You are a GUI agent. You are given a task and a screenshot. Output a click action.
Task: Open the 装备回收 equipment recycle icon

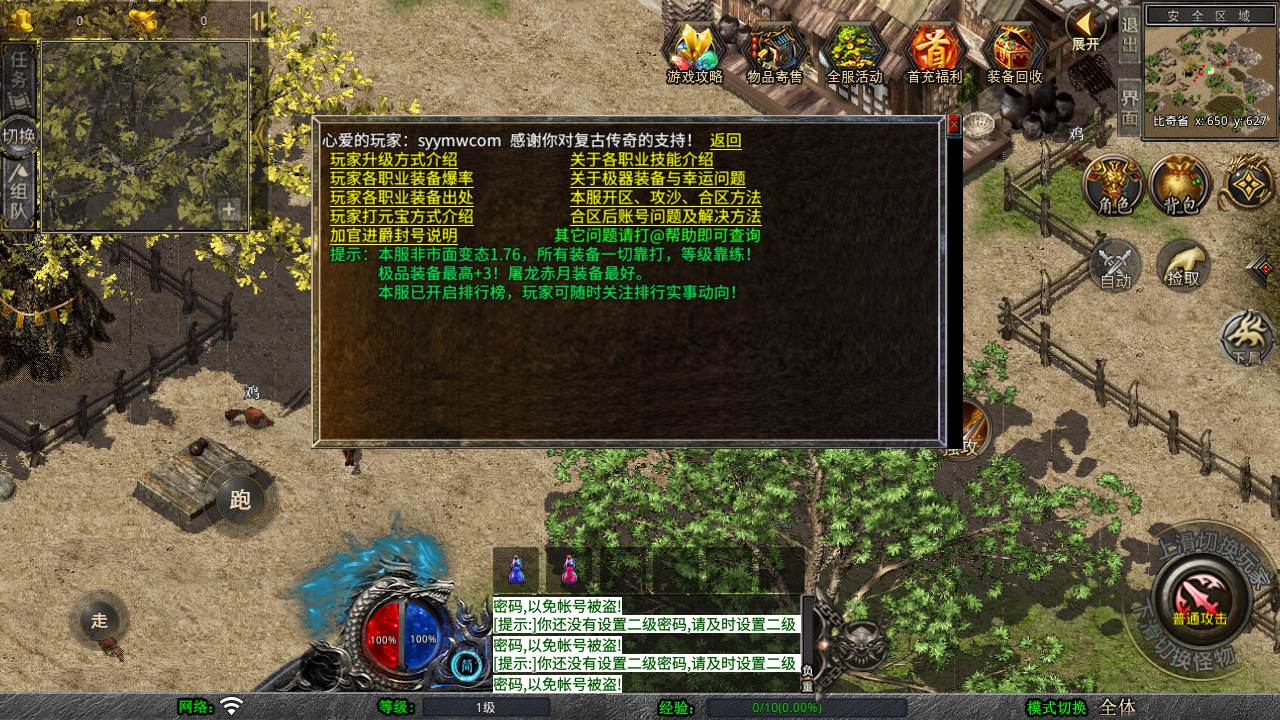click(1015, 52)
